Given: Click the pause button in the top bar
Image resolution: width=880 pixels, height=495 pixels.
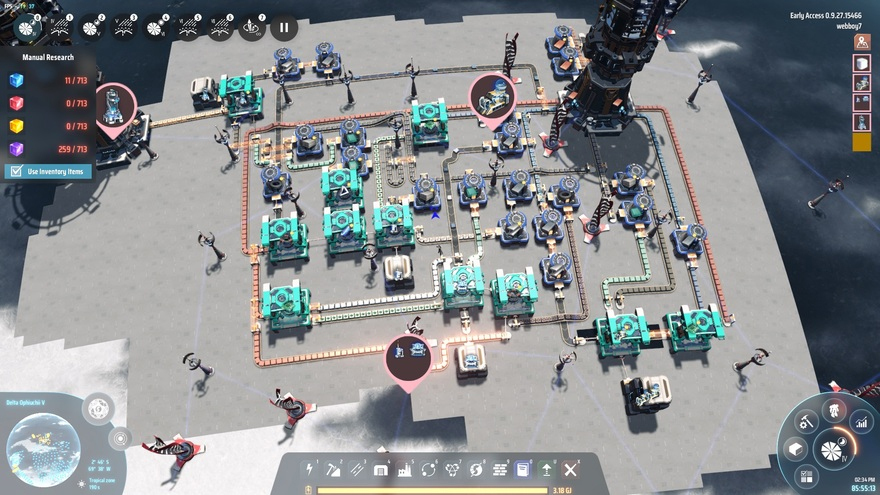Looking at the screenshot, I should [284, 28].
